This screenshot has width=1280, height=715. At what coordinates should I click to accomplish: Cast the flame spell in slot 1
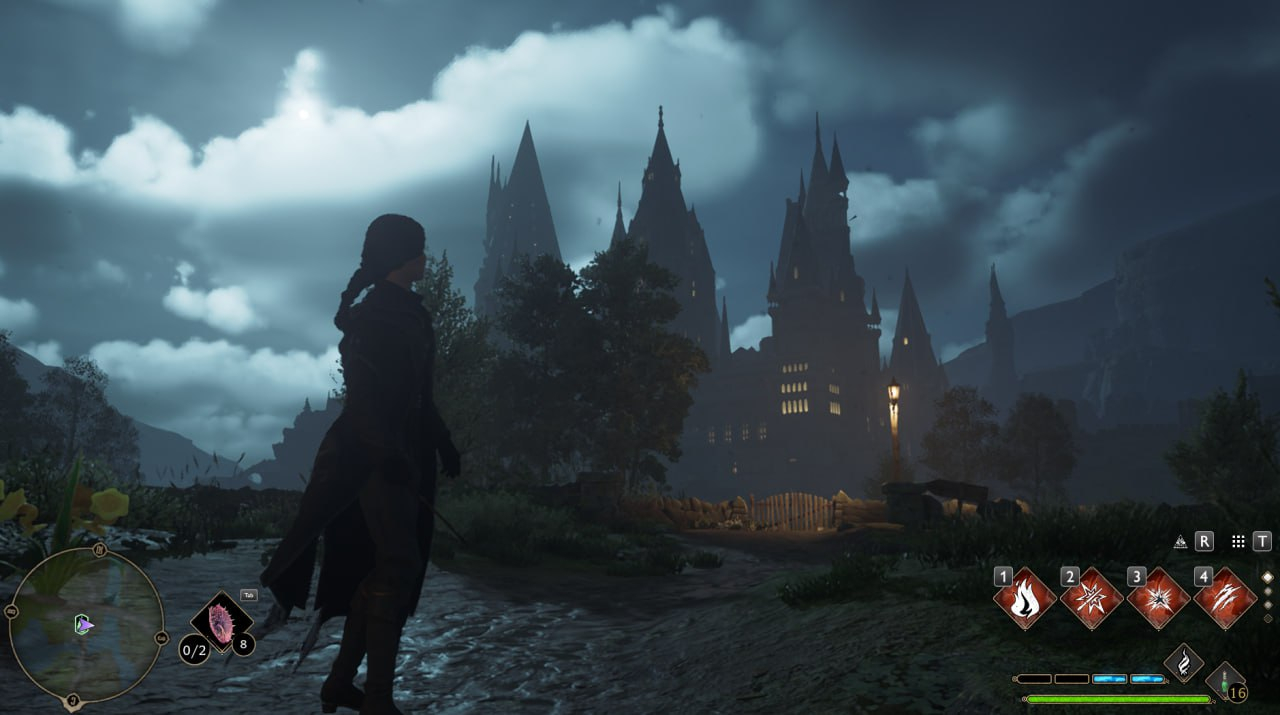click(x=1024, y=599)
